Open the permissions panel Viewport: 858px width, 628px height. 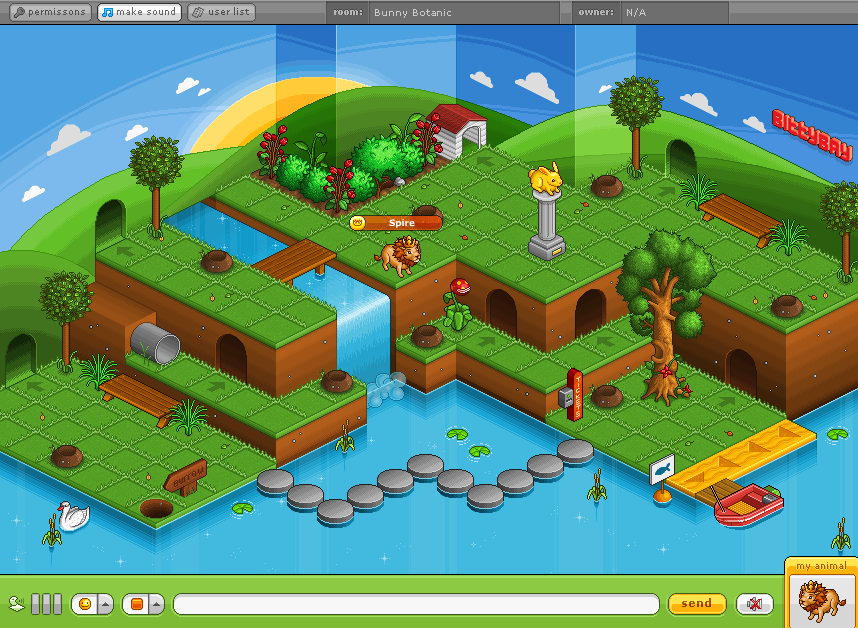[48, 12]
